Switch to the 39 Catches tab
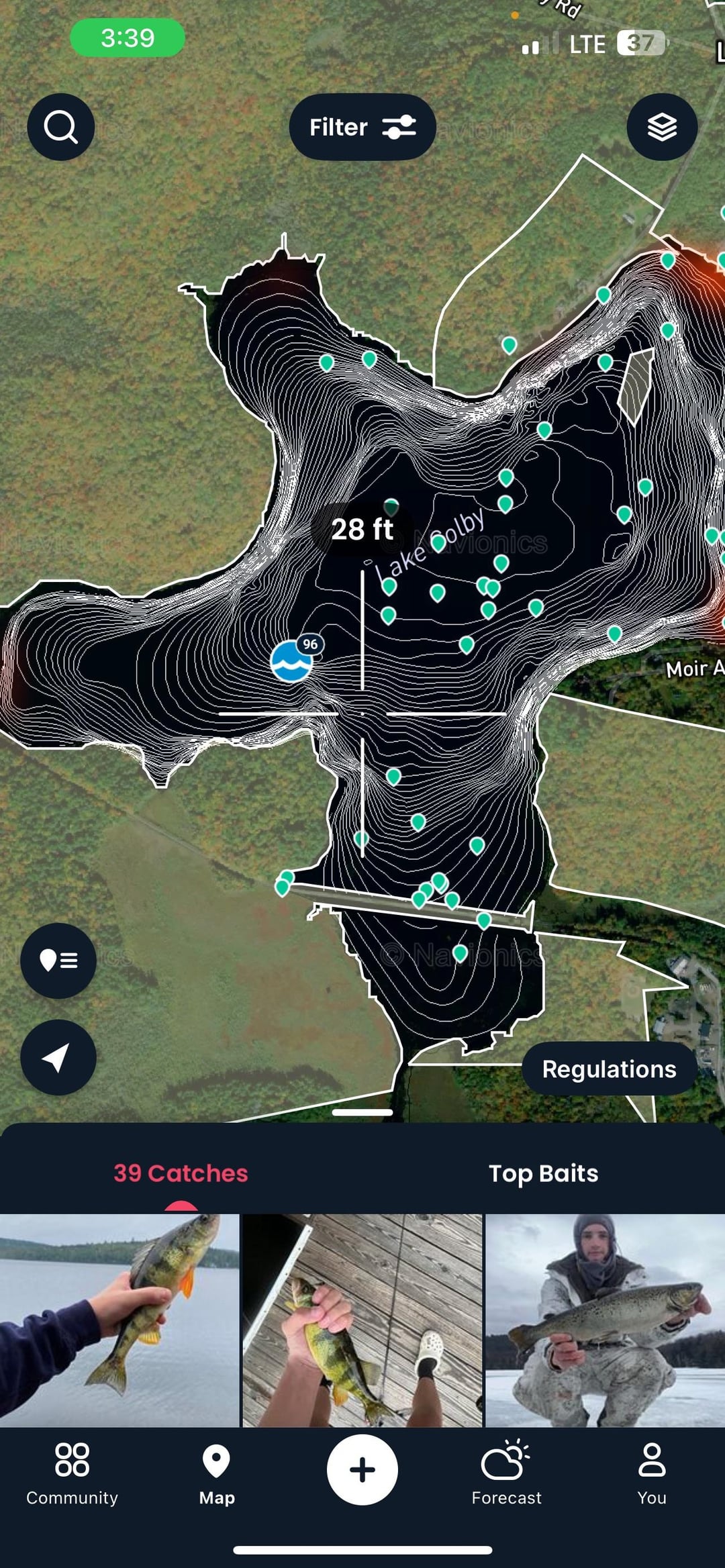Viewport: 725px width, 1568px height. 181,1173
